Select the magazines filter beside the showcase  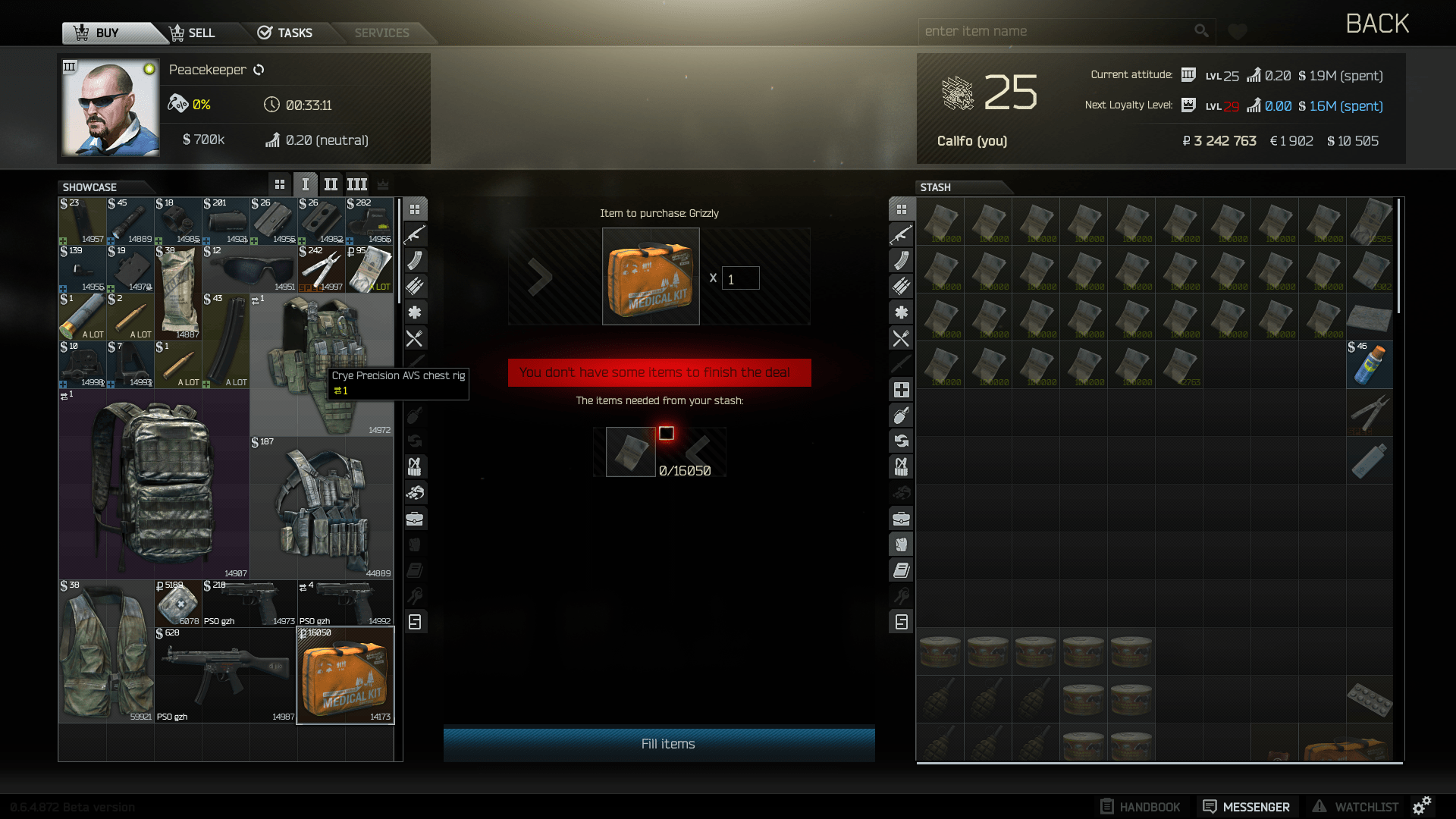(x=415, y=260)
